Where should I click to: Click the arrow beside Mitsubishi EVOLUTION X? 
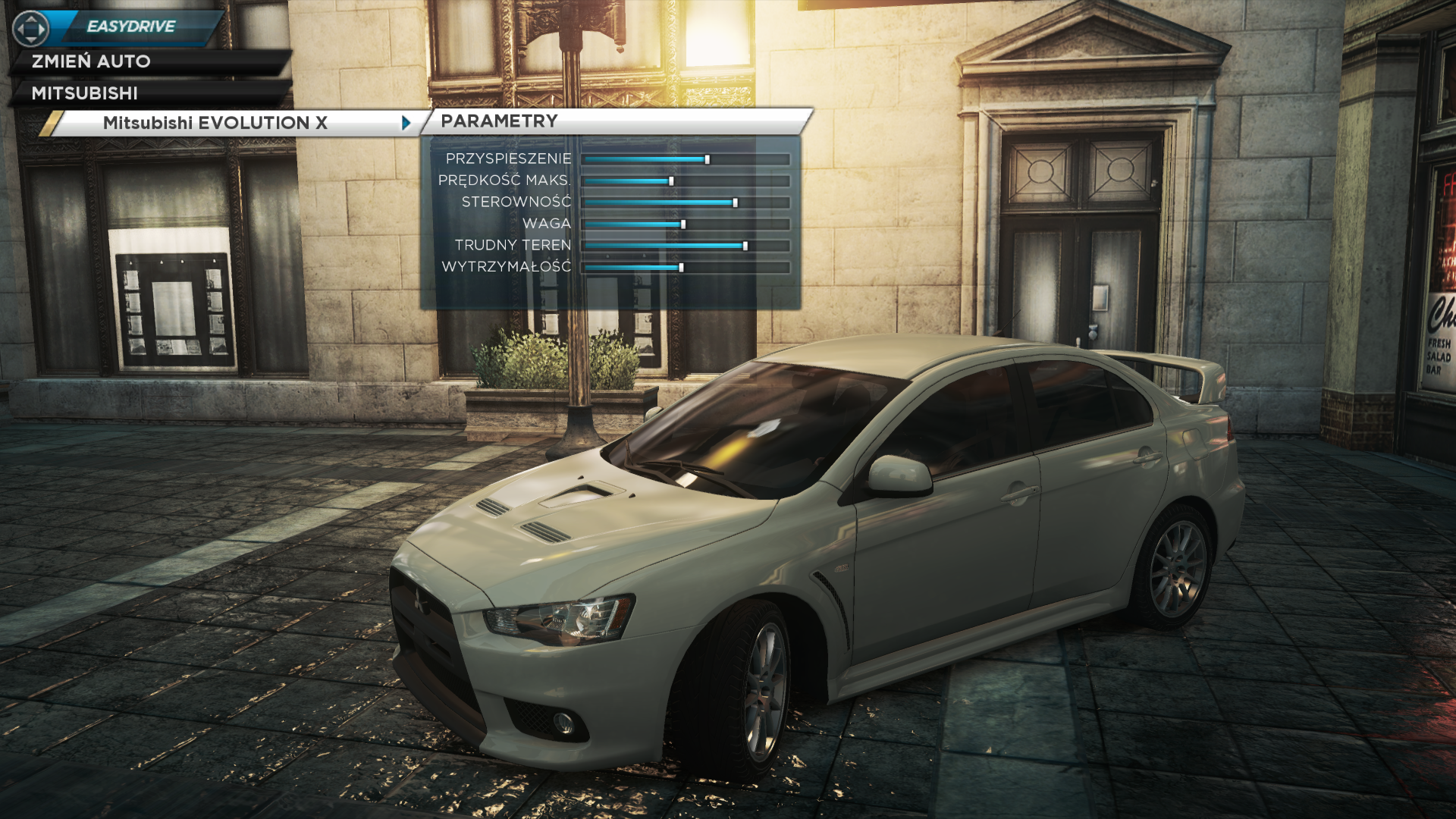[x=406, y=123]
